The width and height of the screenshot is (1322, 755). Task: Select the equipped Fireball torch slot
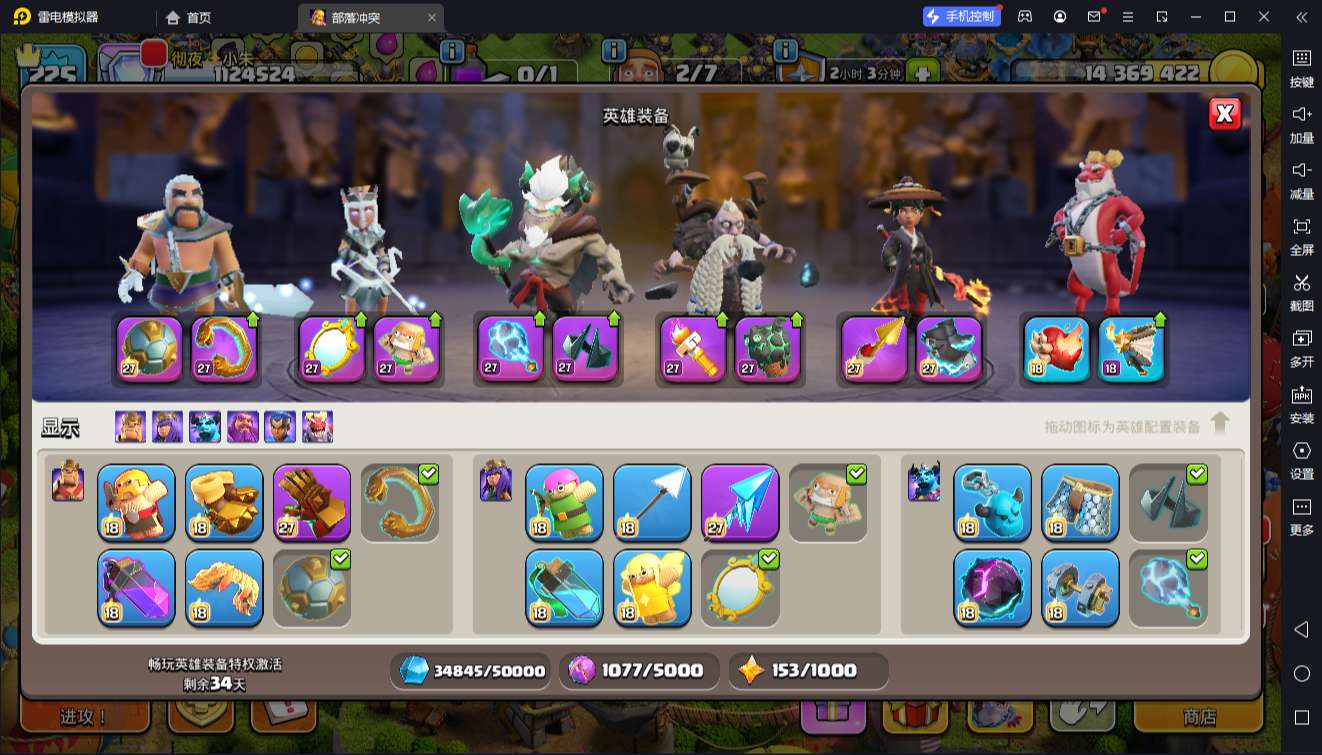(693, 350)
